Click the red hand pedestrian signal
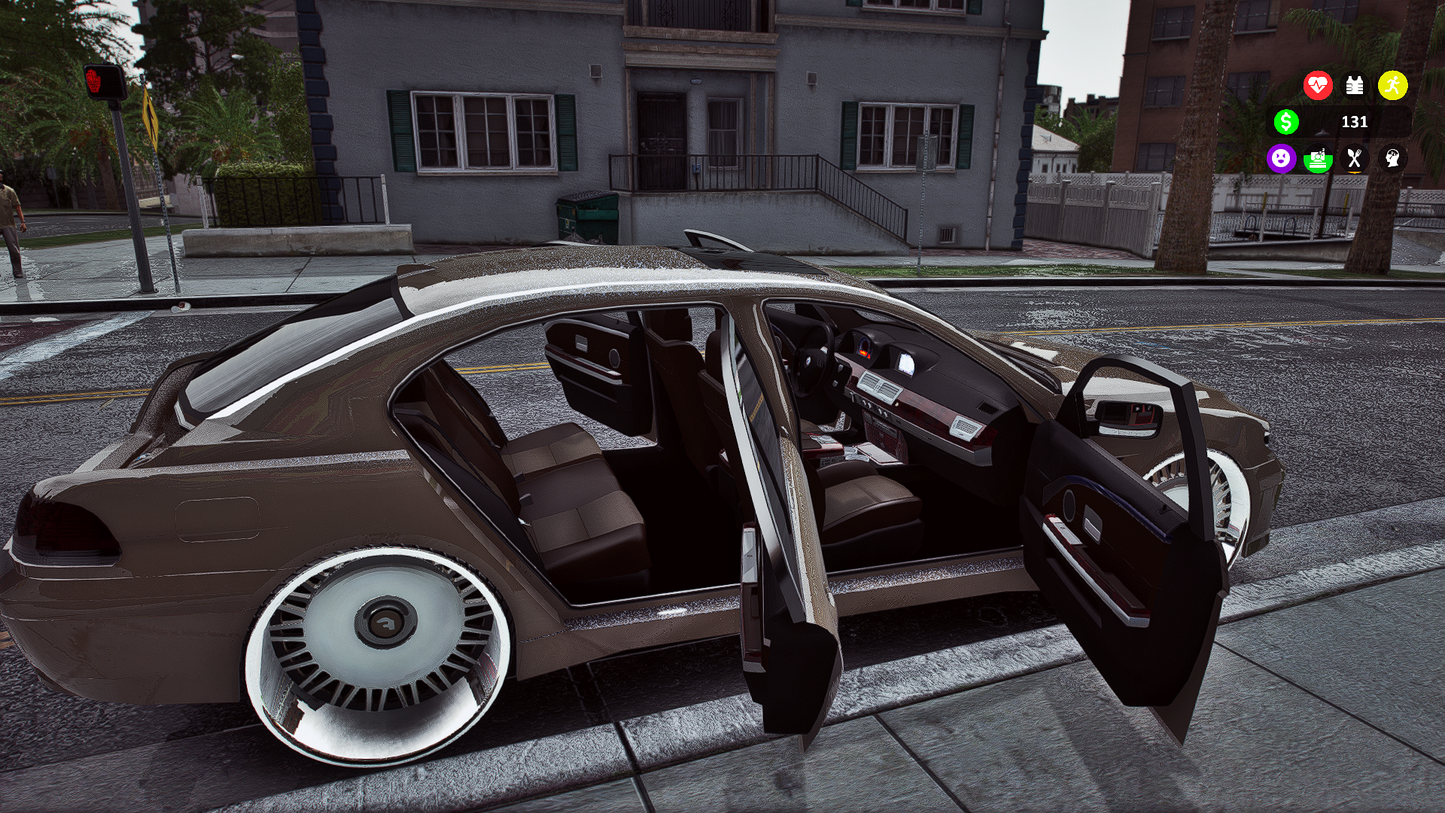The image size is (1445, 813). tap(94, 78)
